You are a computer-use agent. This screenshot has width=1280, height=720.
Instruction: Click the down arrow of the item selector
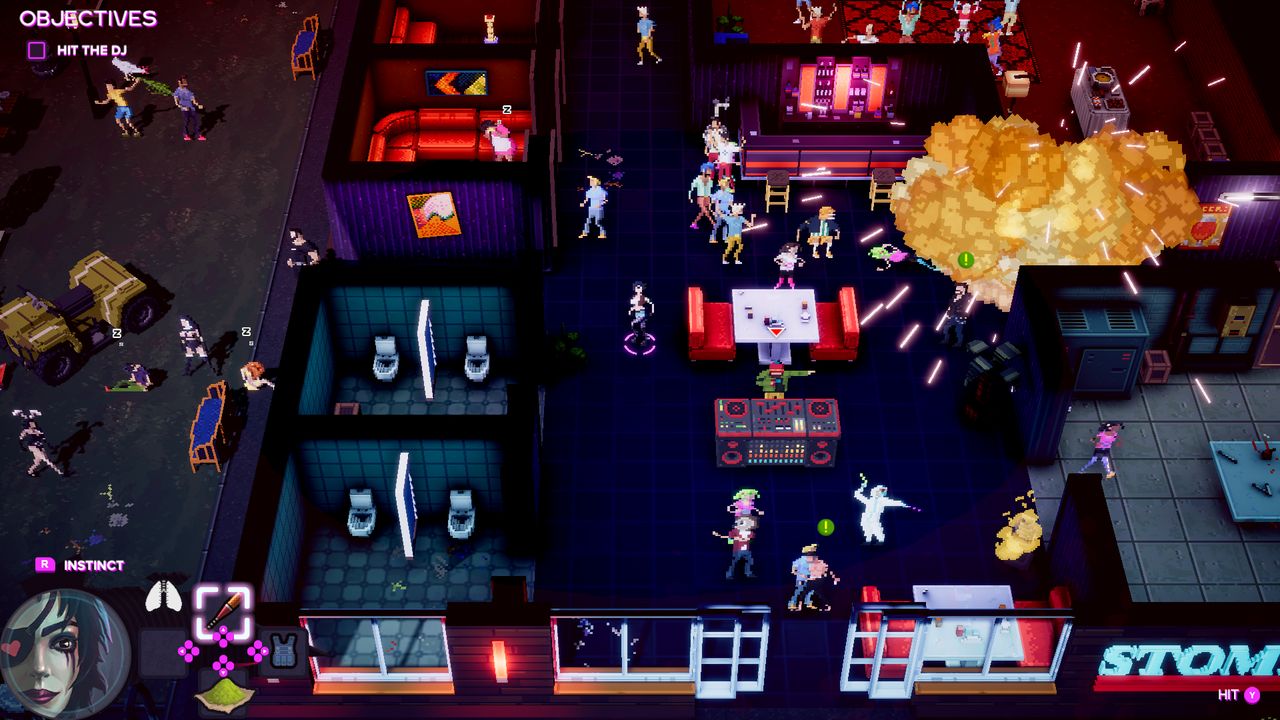pyautogui.click(x=222, y=672)
